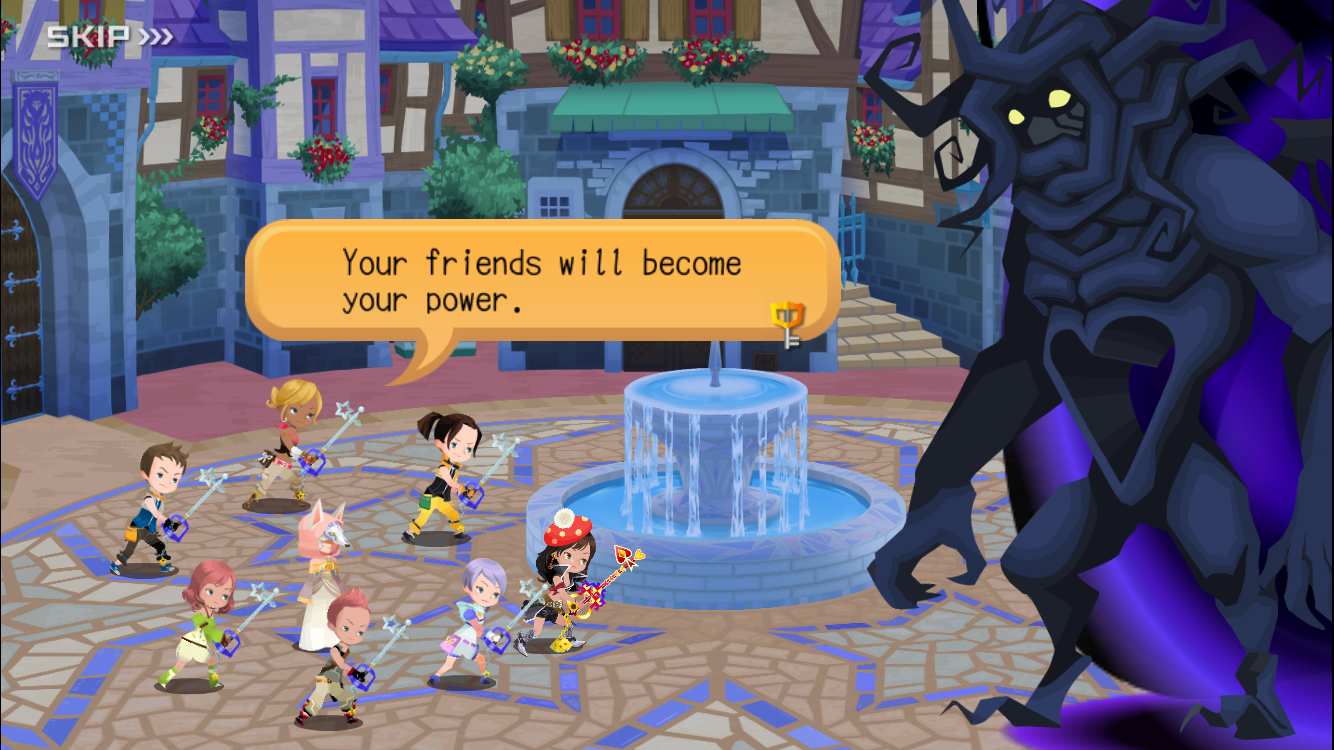Image resolution: width=1334 pixels, height=750 pixels.
Task: Skip the cutscene with SKIP button
Action: (109, 37)
